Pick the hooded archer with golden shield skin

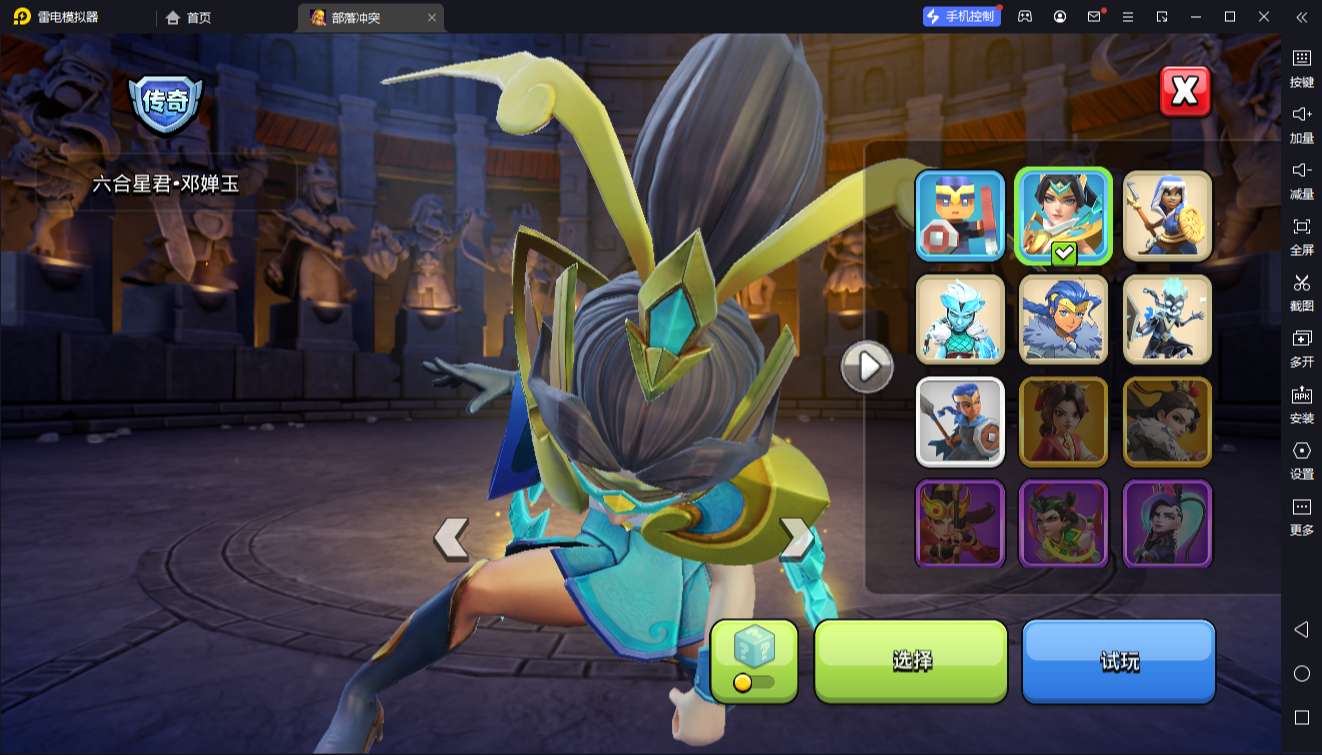(1167, 216)
